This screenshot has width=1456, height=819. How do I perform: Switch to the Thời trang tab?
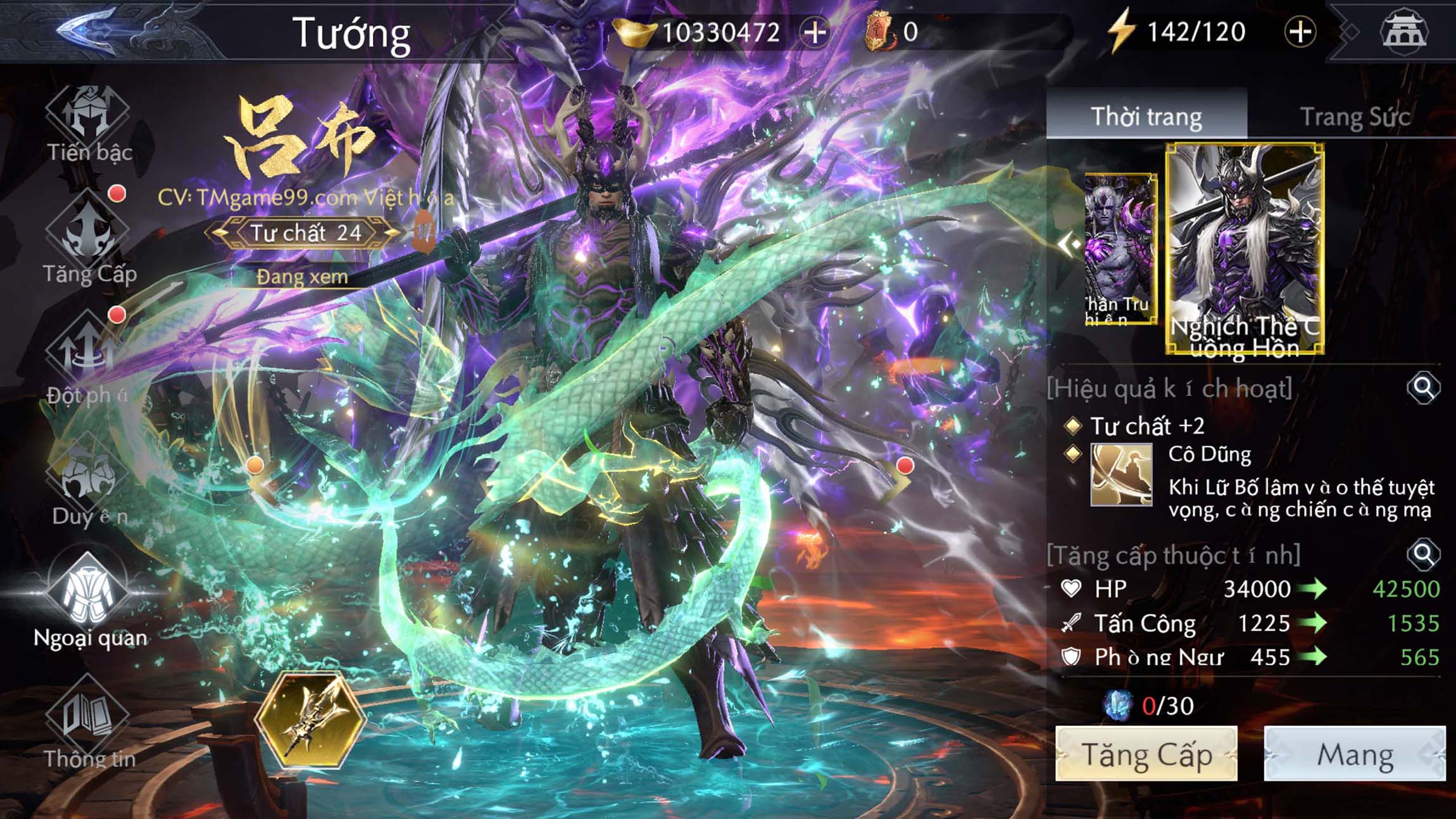click(x=1146, y=116)
